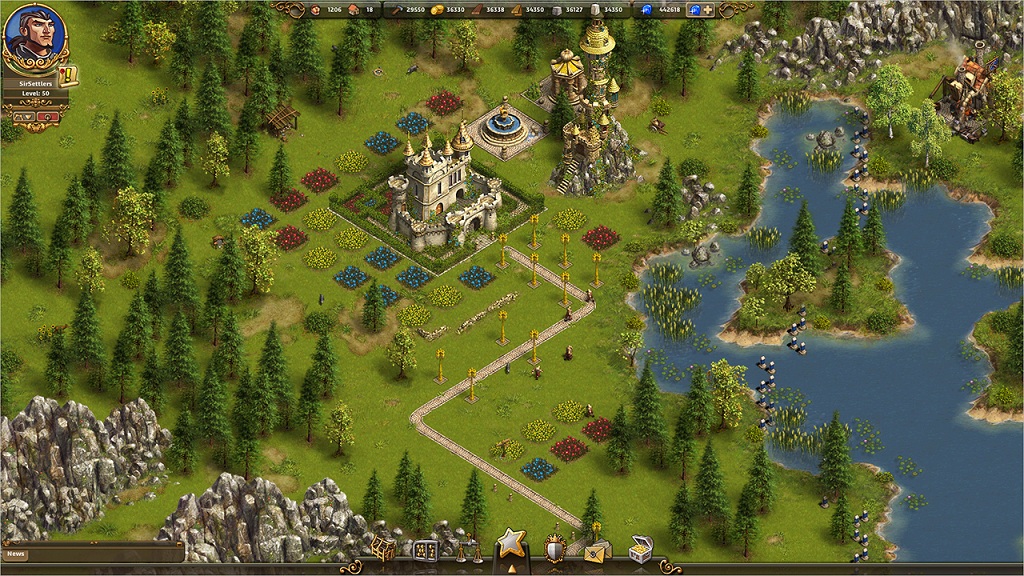Open the abacus economy overview

click(x=425, y=551)
